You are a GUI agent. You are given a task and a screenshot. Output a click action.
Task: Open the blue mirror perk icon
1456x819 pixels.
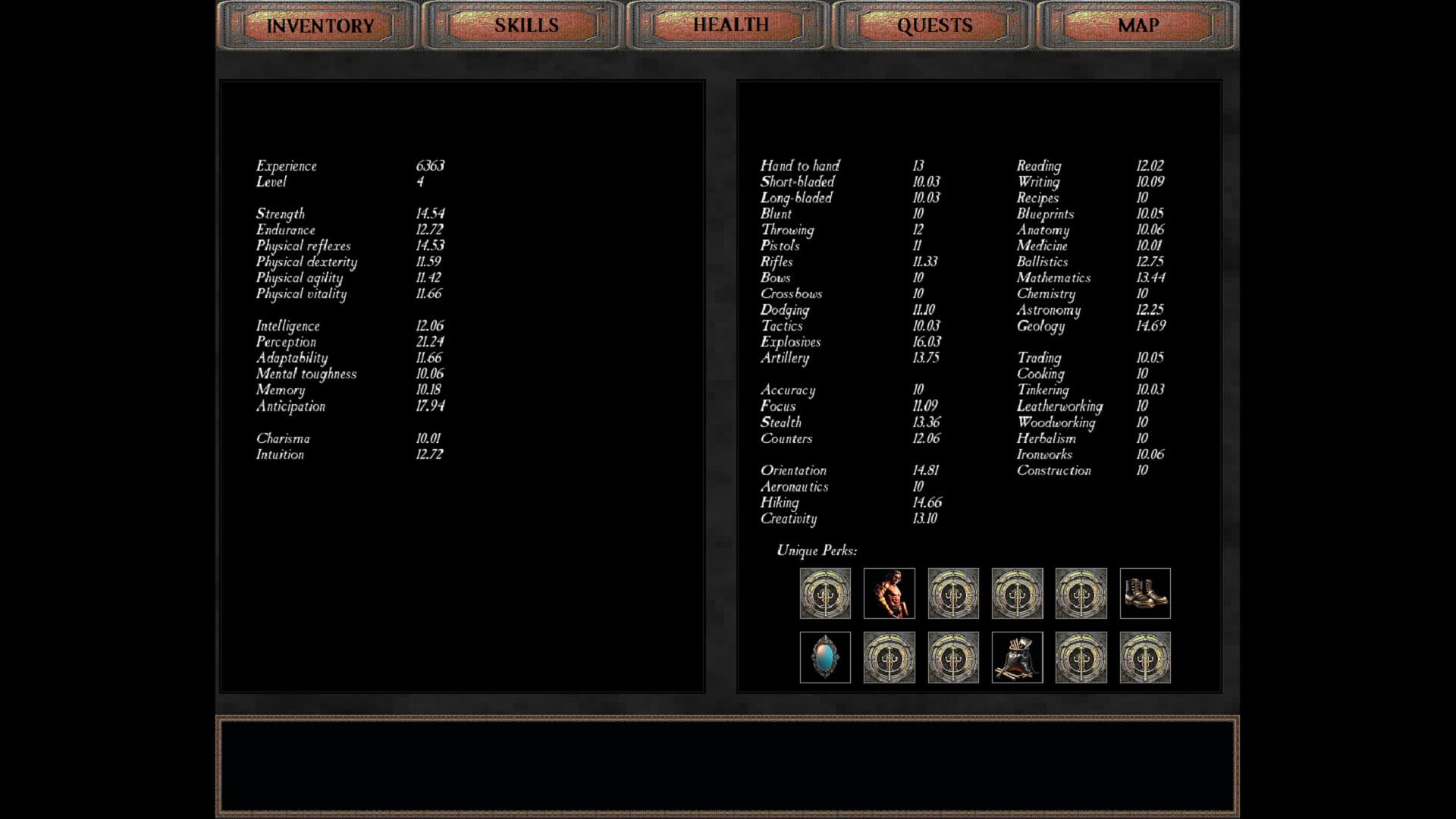click(x=824, y=658)
